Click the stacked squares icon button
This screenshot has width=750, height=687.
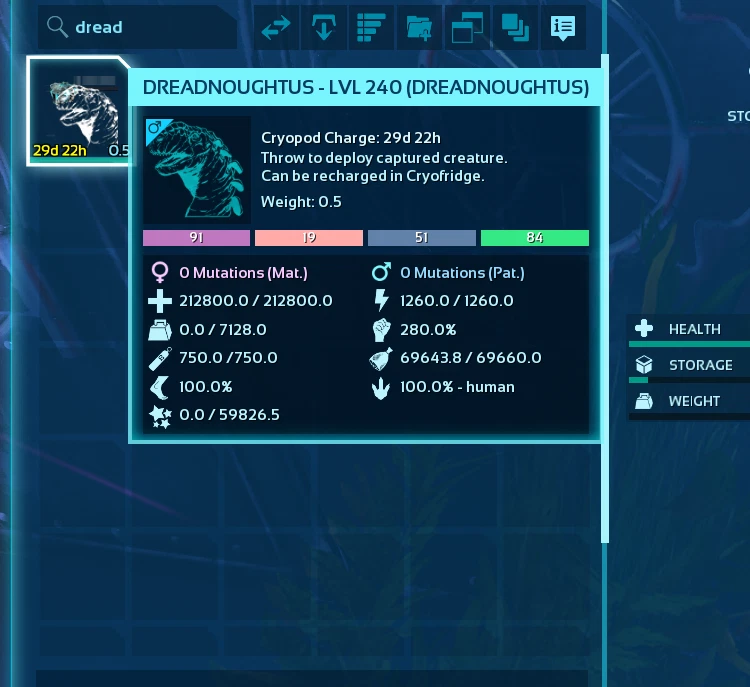(516, 28)
